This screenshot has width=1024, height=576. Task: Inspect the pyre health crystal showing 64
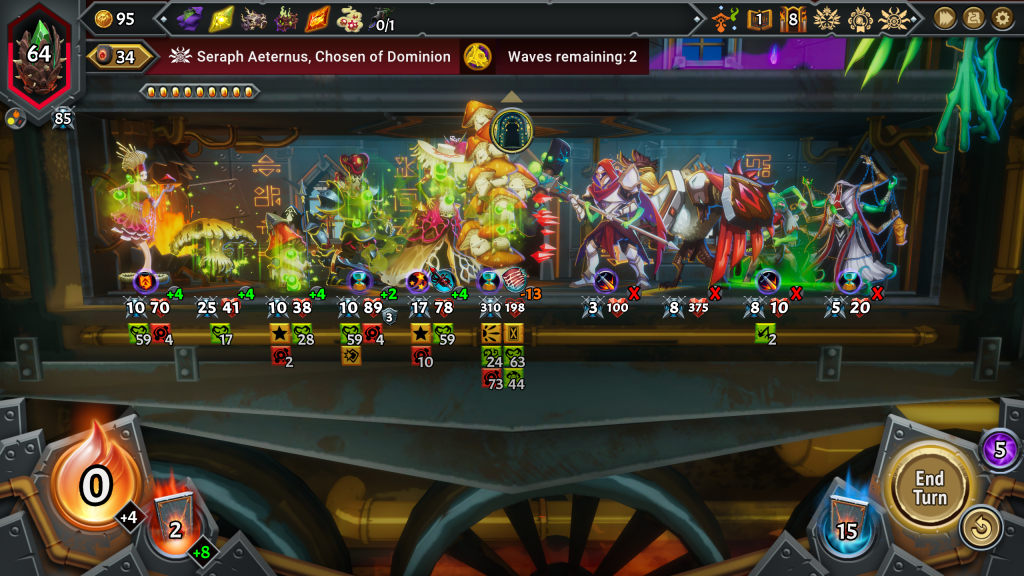tap(39, 55)
